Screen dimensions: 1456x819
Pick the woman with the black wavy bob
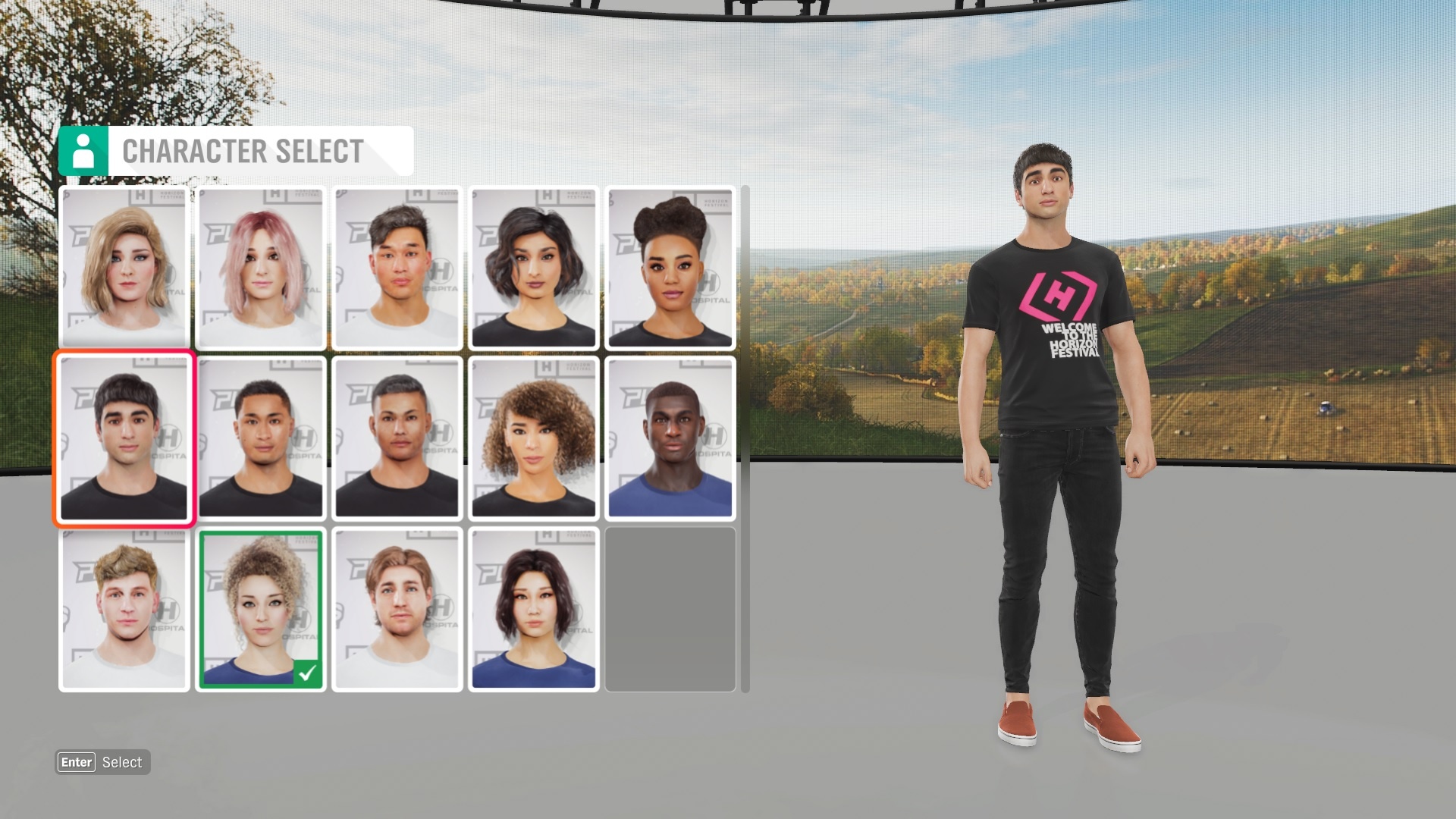coord(534,268)
